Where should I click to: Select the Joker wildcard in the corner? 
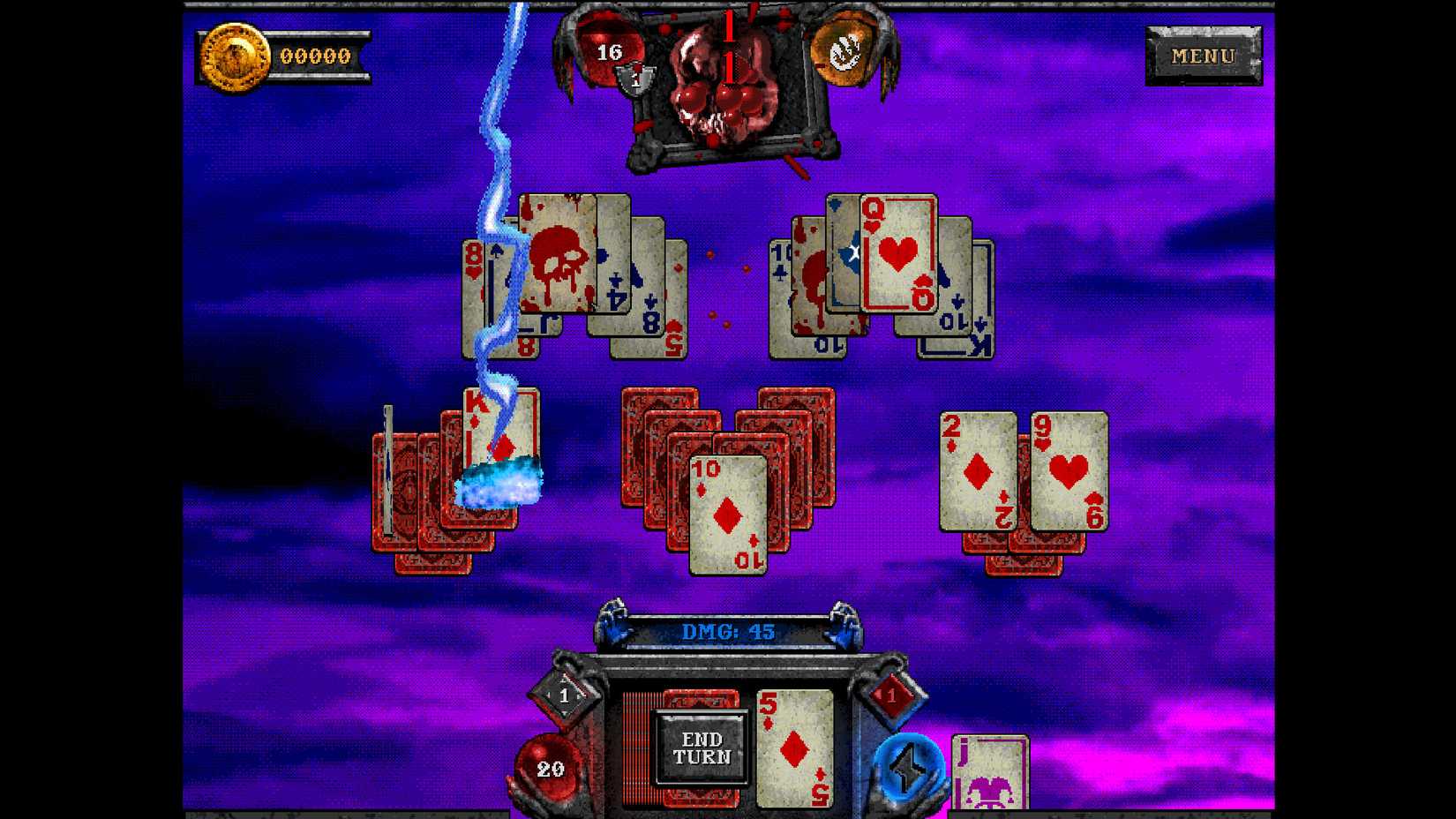988,772
